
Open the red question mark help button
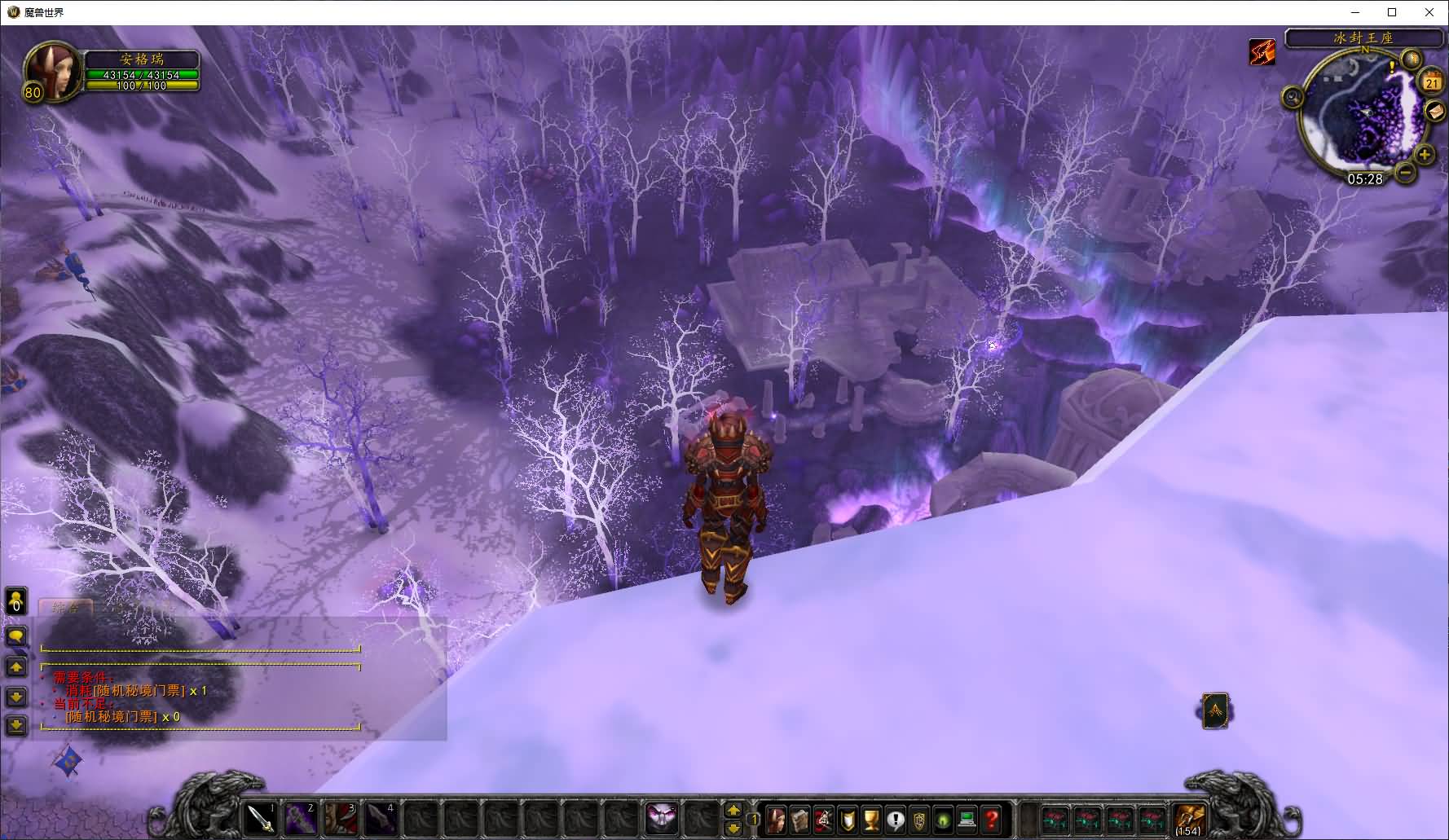coord(992,819)
